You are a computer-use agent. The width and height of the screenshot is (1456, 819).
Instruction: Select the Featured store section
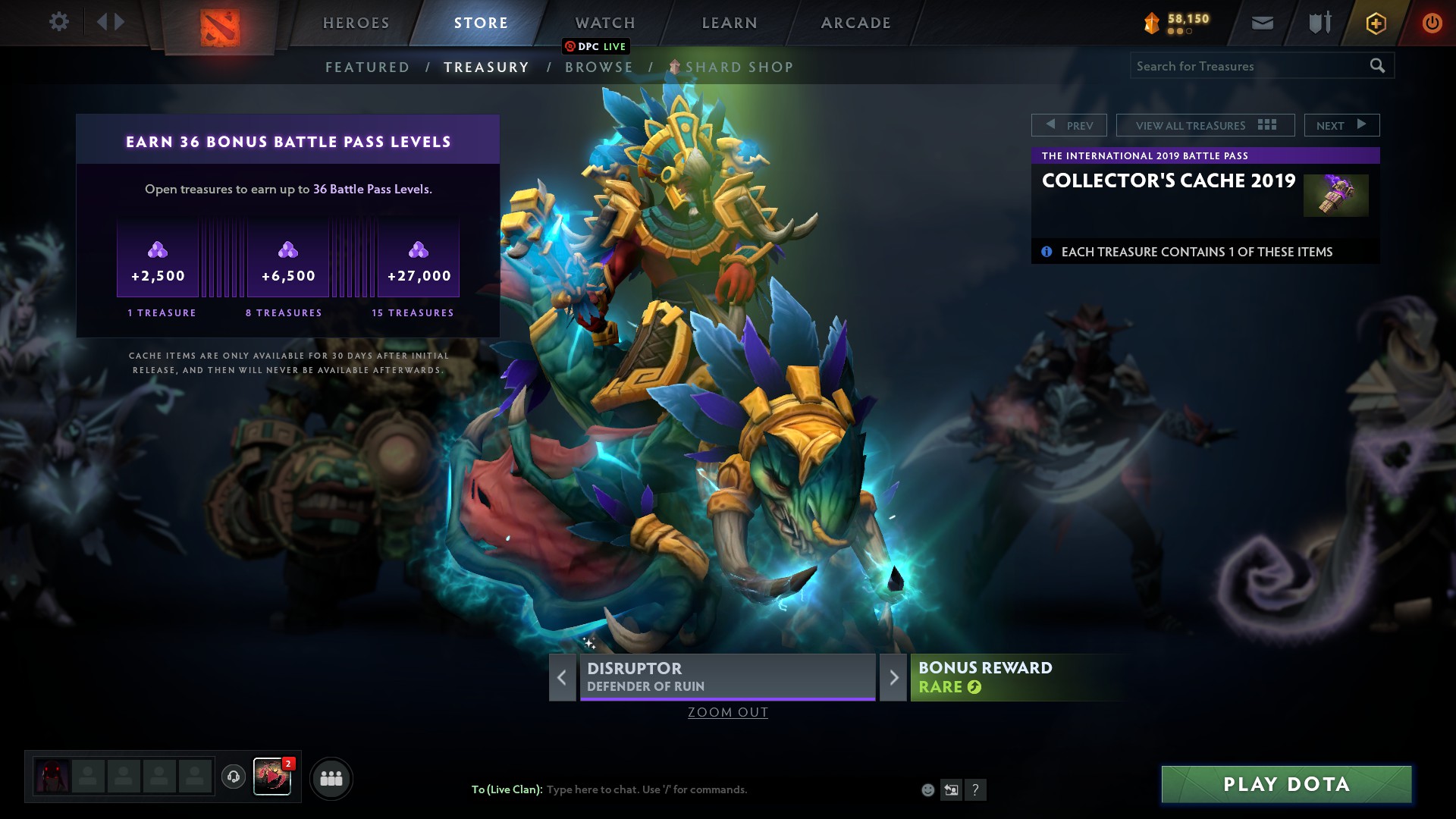tap(367, 67)
